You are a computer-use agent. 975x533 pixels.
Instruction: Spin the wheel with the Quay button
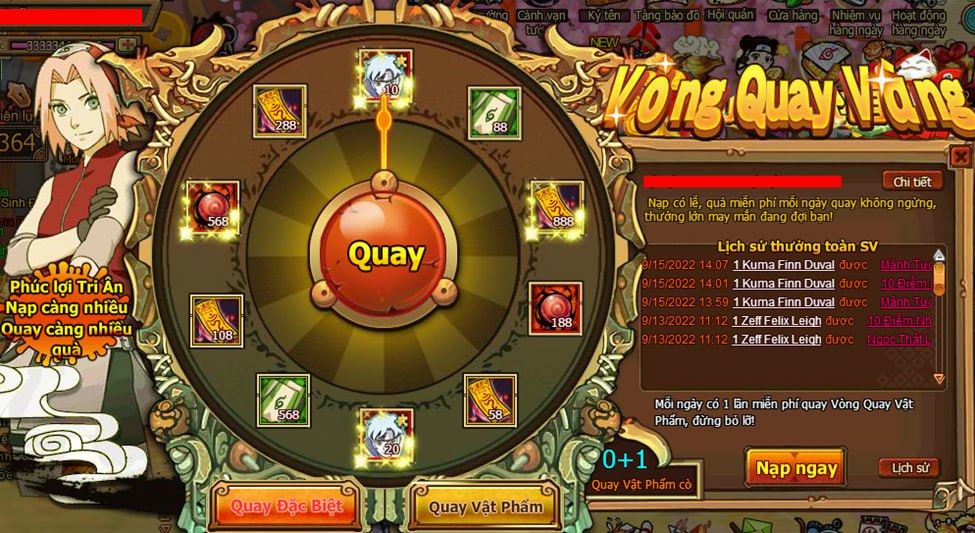tap(386, 254)
